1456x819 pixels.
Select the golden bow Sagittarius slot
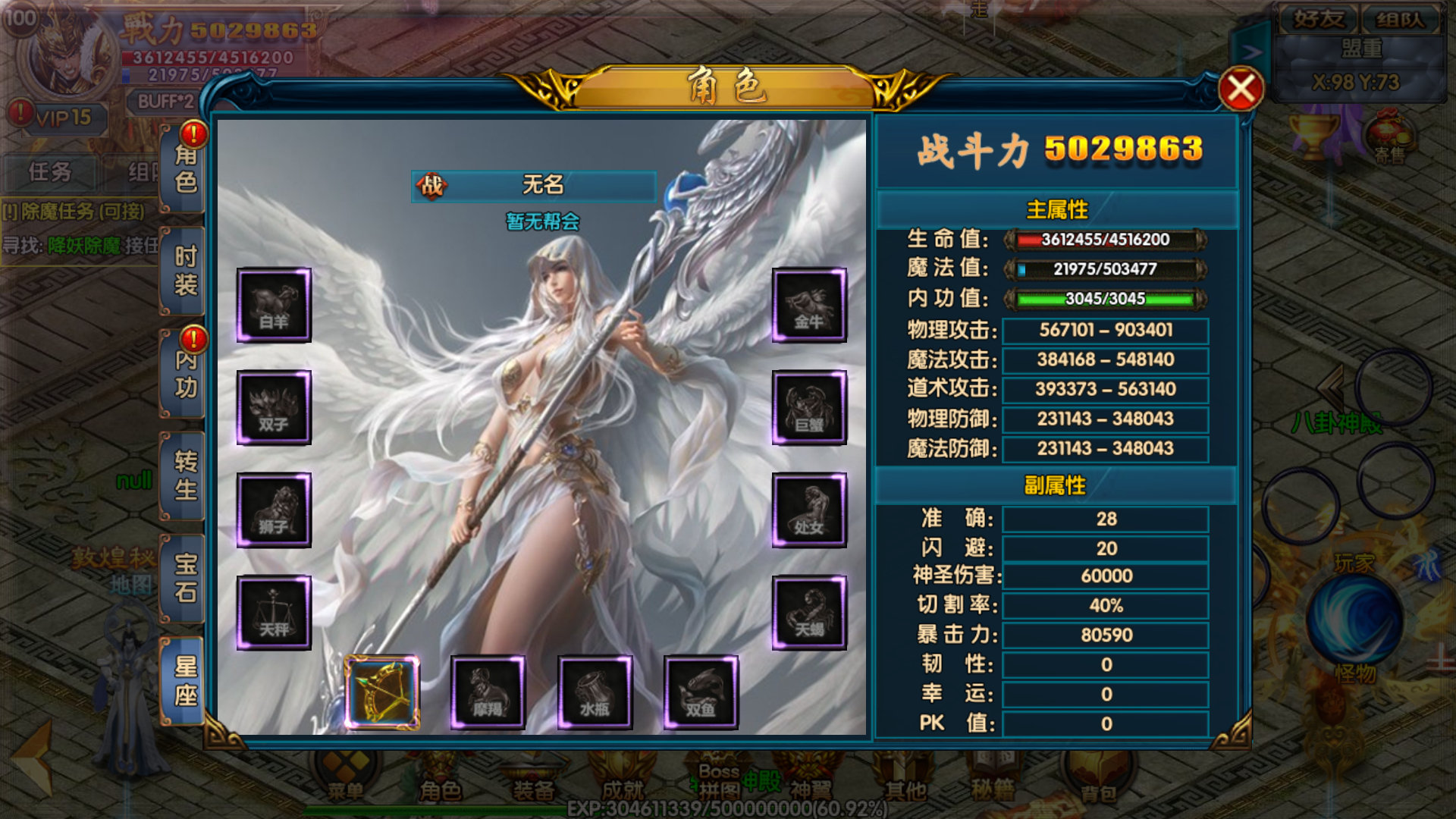pyautogui.click(x=381, y=692)
